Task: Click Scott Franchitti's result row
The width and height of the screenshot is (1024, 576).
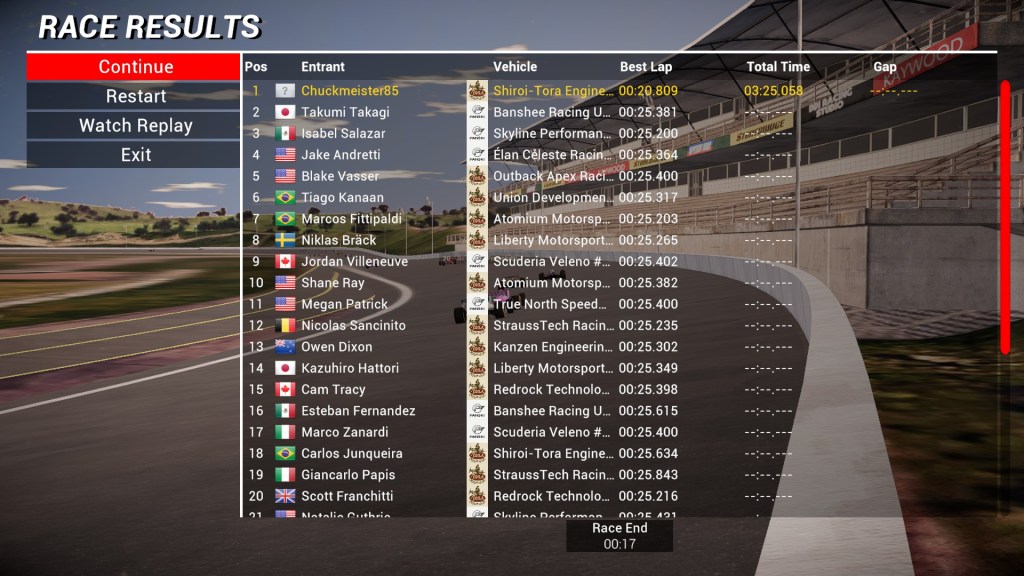Action: pos(347,496)
